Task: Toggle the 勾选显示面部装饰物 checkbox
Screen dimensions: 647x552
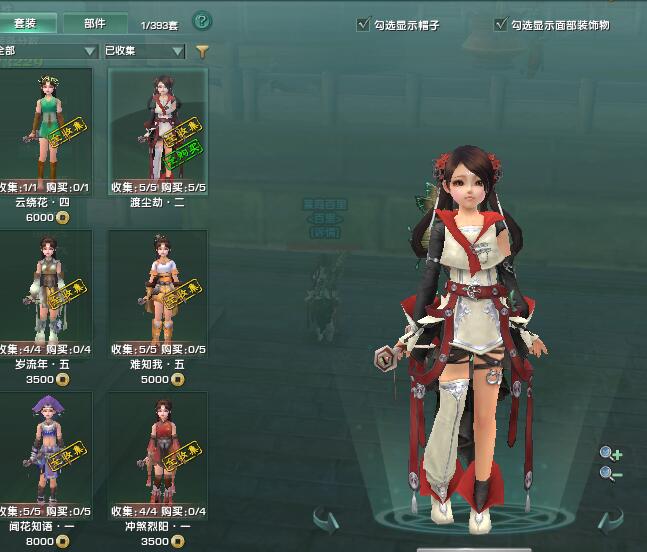Action: pos(500,25)
